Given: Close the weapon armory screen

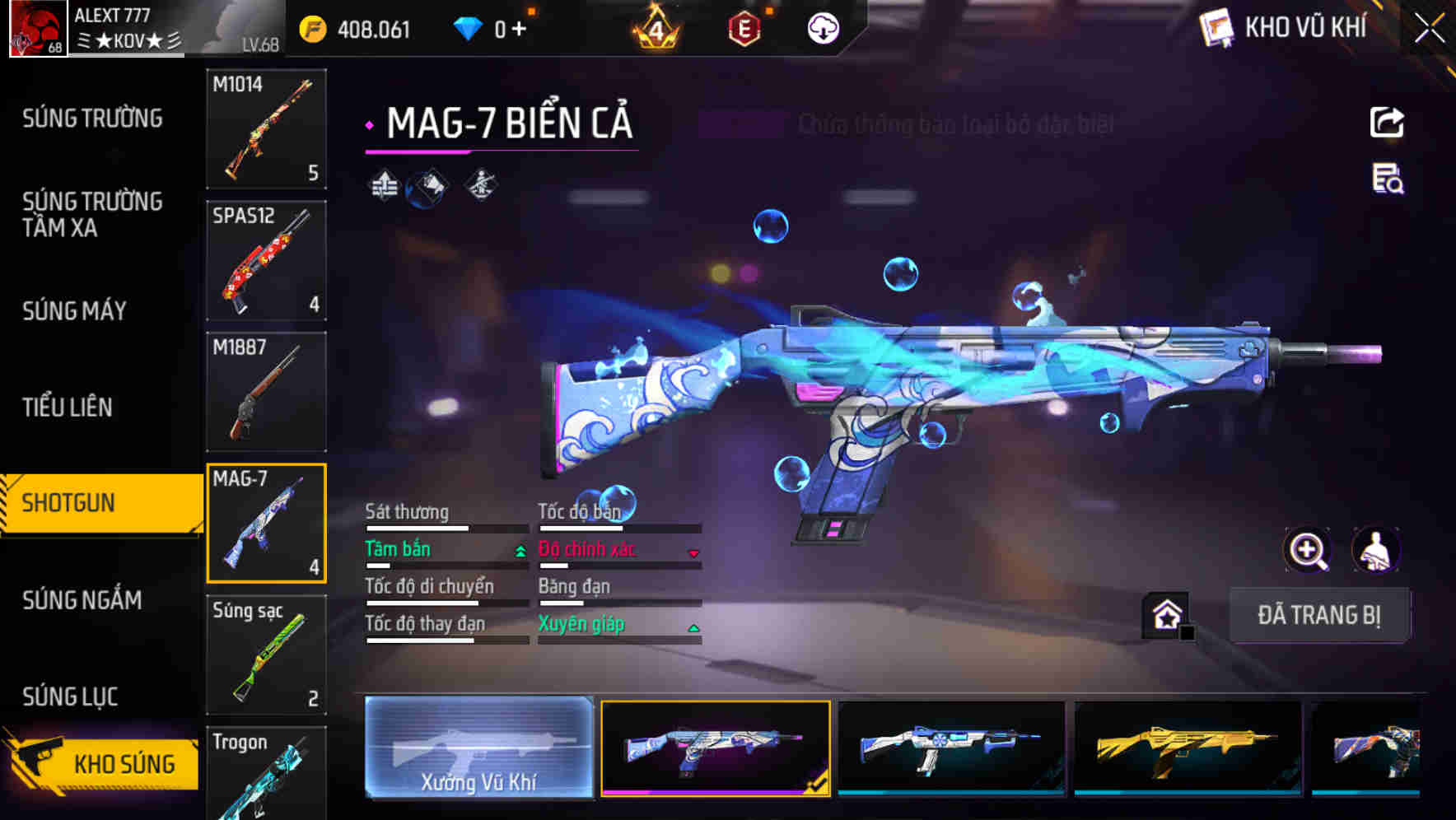Looking at the screenshot, I should 1429,29.
